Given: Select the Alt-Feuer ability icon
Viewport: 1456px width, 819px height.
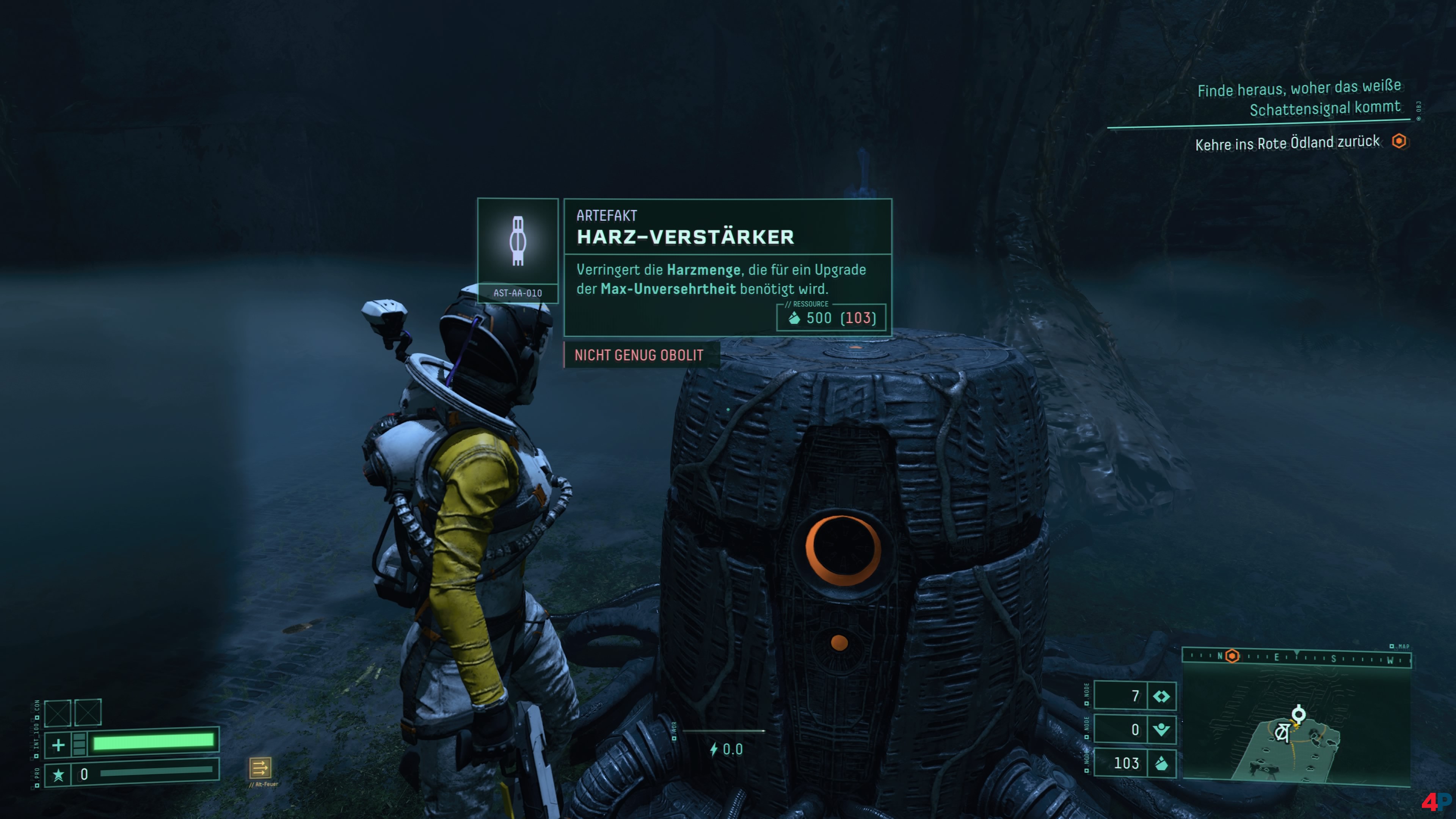Looking at the screenshot, I should 260,767.
